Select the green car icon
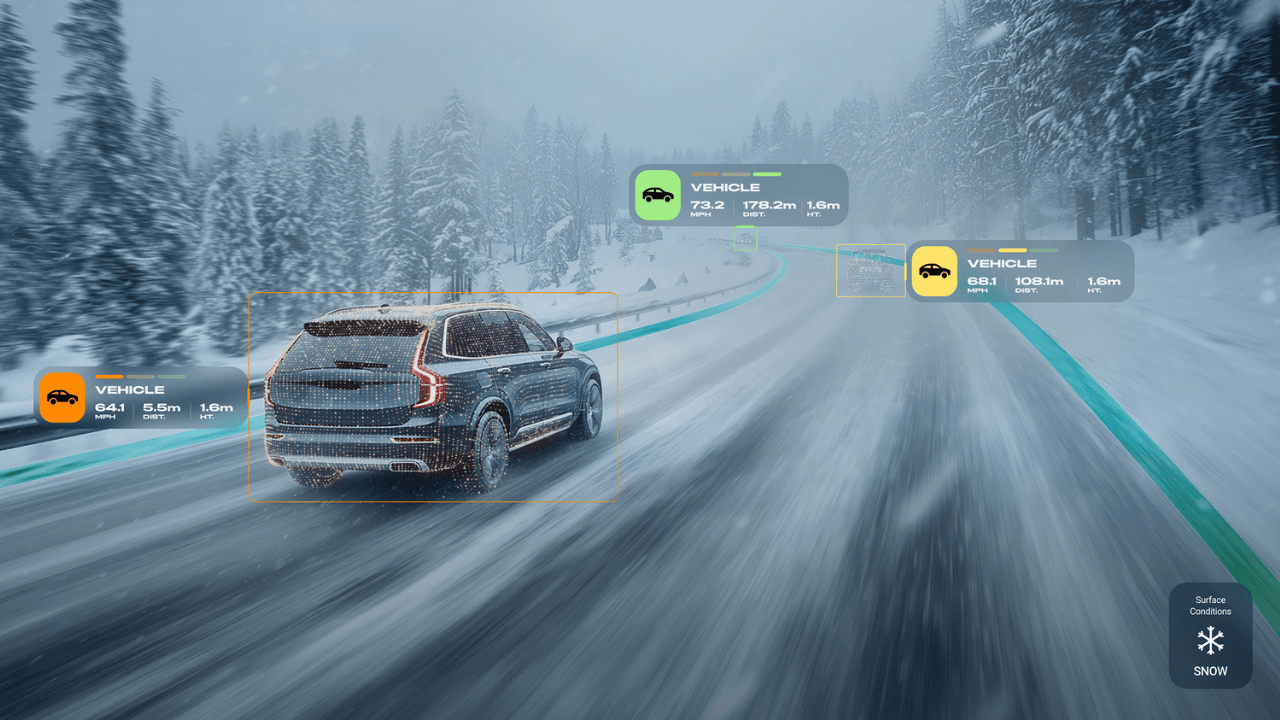This screenshot has height=720, width=1280. (x=657, y=195)
